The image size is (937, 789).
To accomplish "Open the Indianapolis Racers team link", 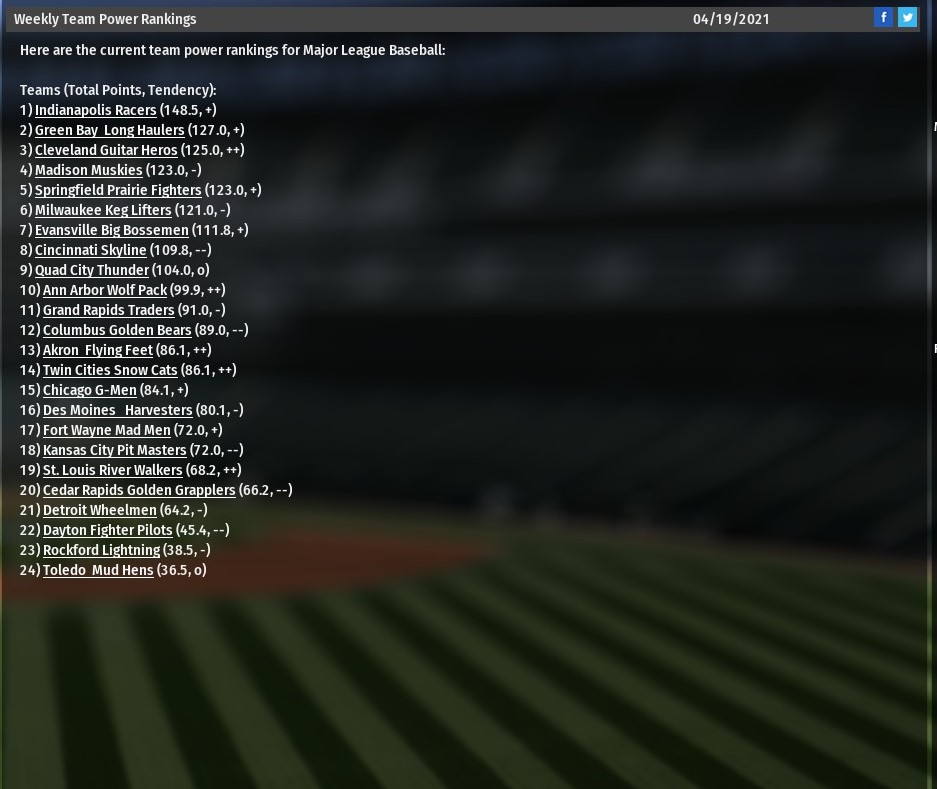I will click(x=95, y=110).
